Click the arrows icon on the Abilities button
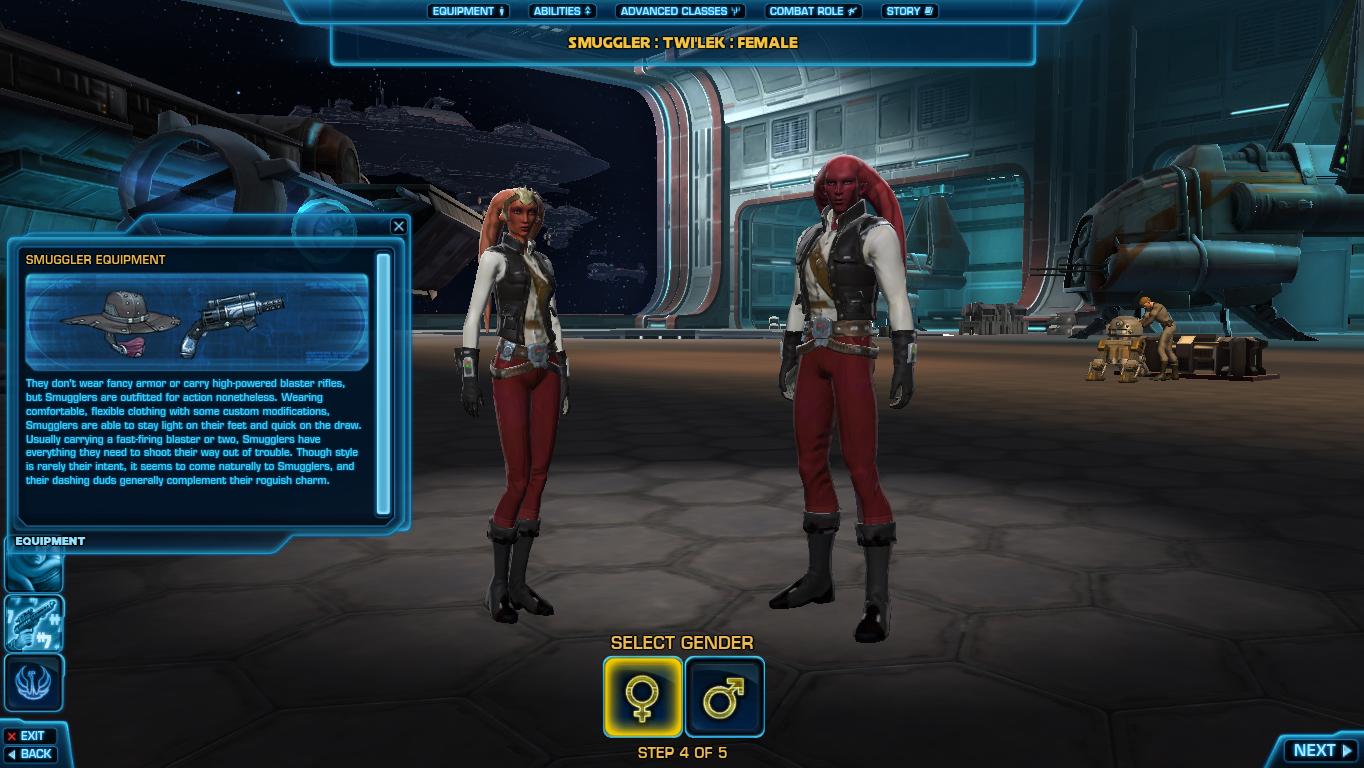Viewport: 1364px width, 768px height. point(586,11)
